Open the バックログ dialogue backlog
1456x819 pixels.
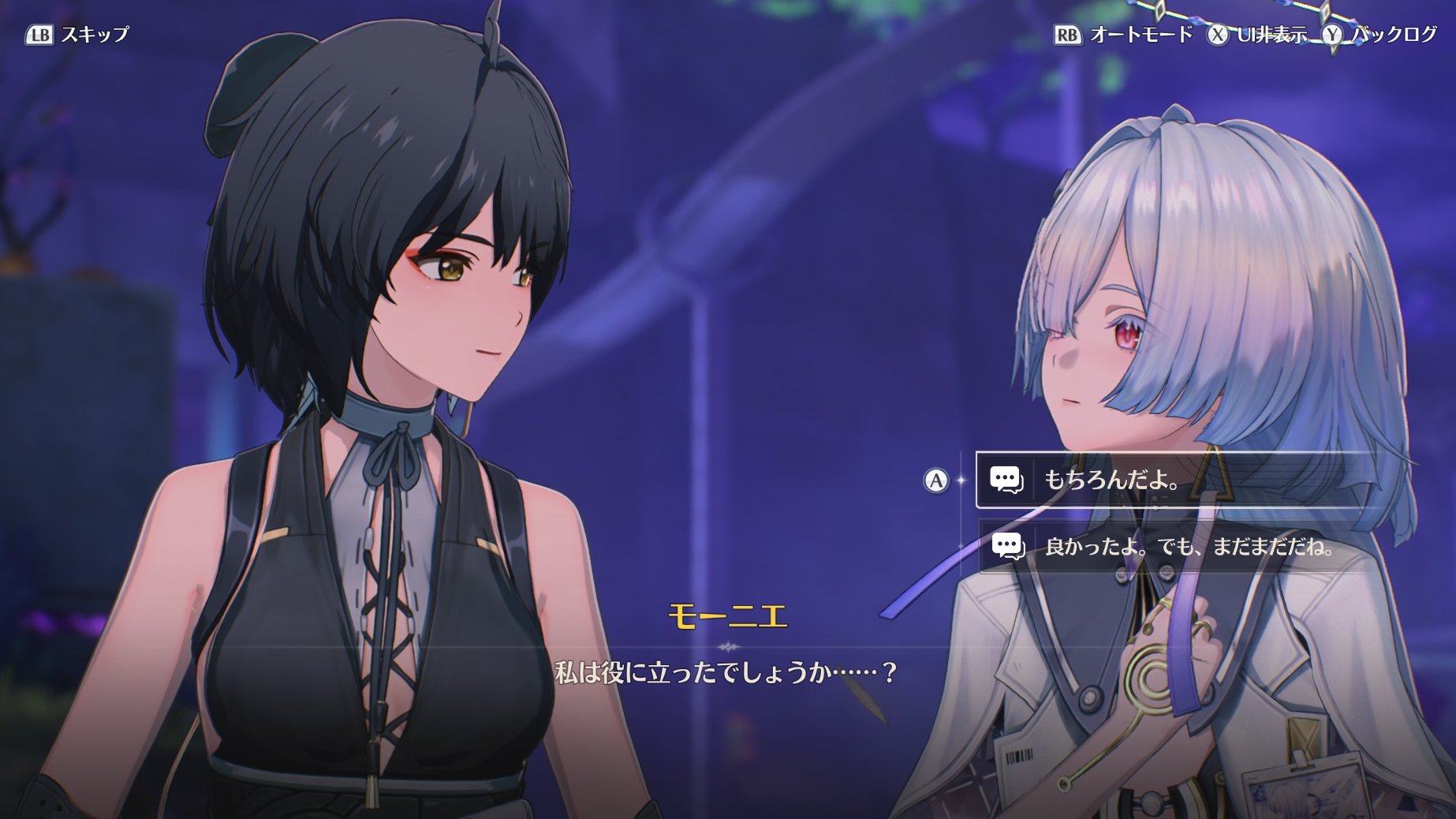[1381, 35]
